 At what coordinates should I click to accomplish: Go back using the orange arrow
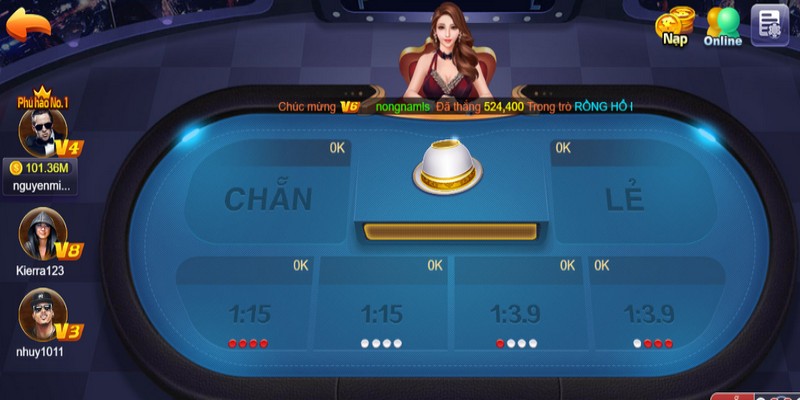click(30, 22)
